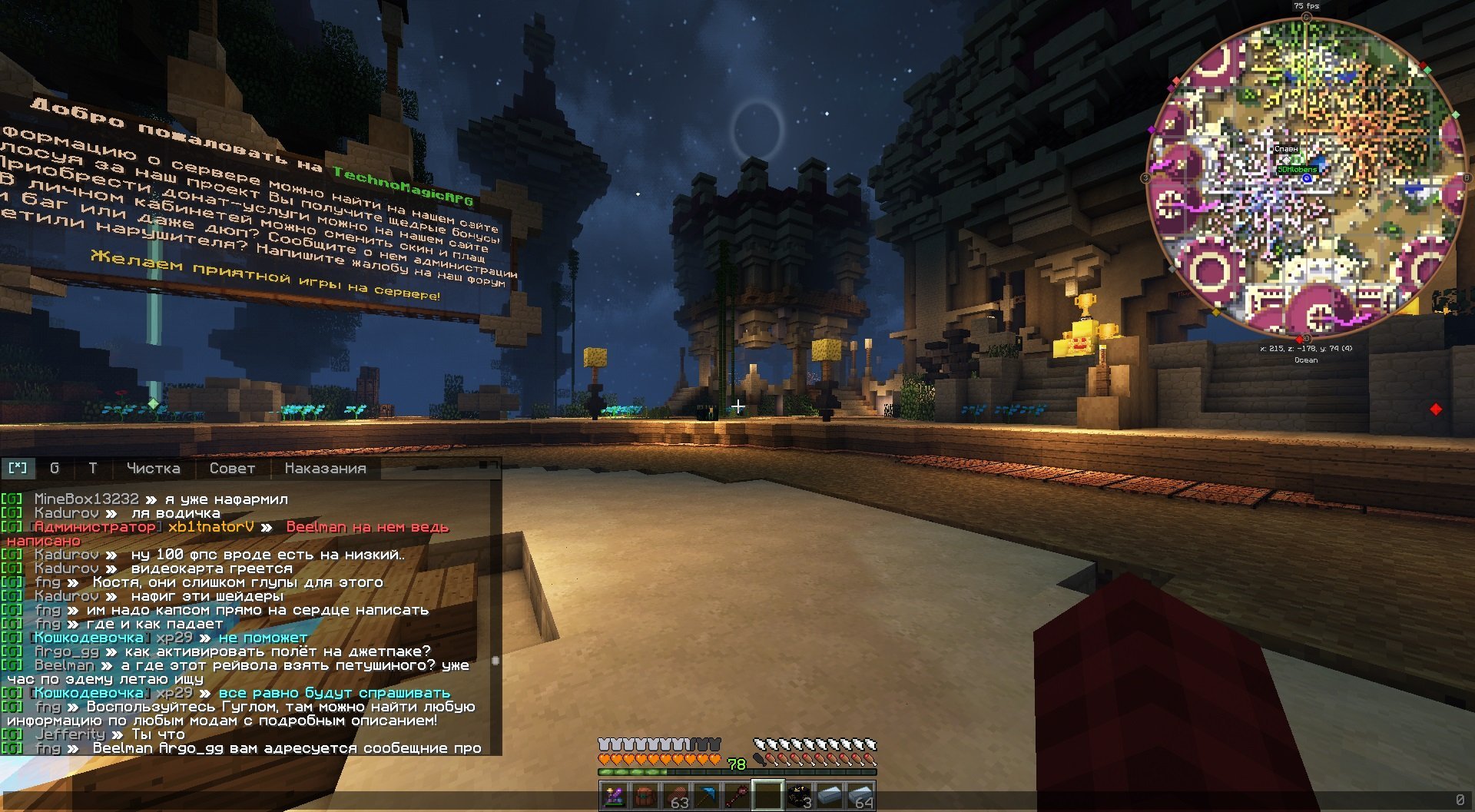Open the Совет chat tab
The image size is (1475, 812).
(232, 468)
